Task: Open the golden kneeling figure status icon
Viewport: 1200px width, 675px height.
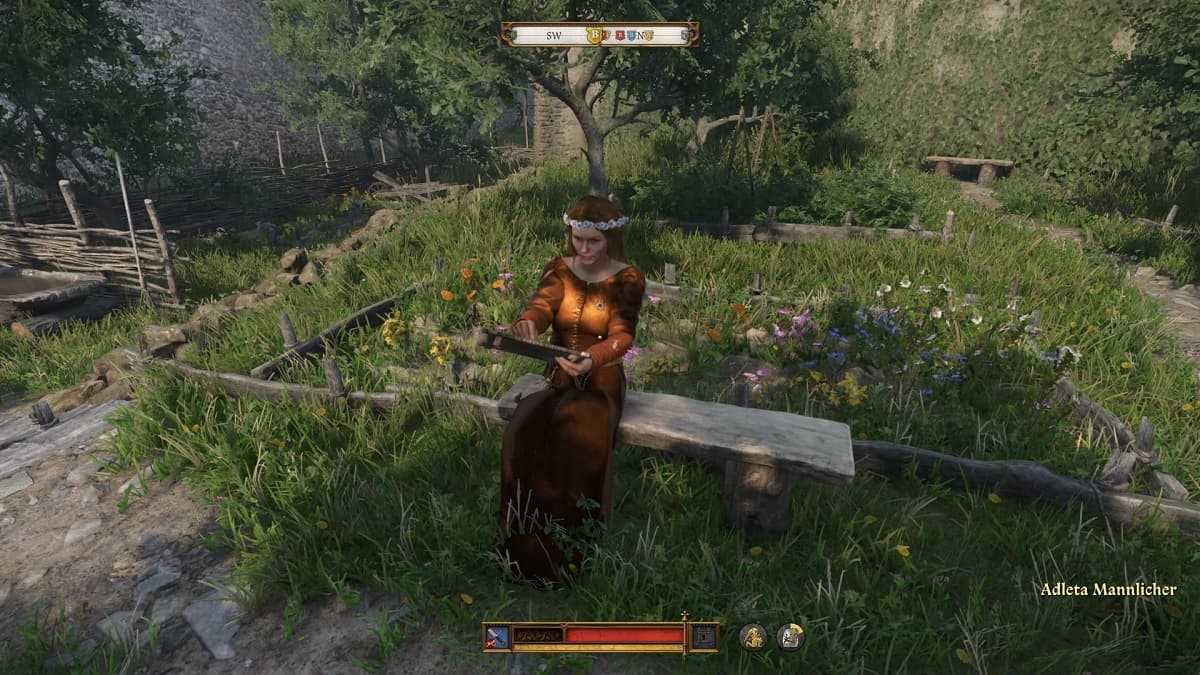Action: [753, 637]
